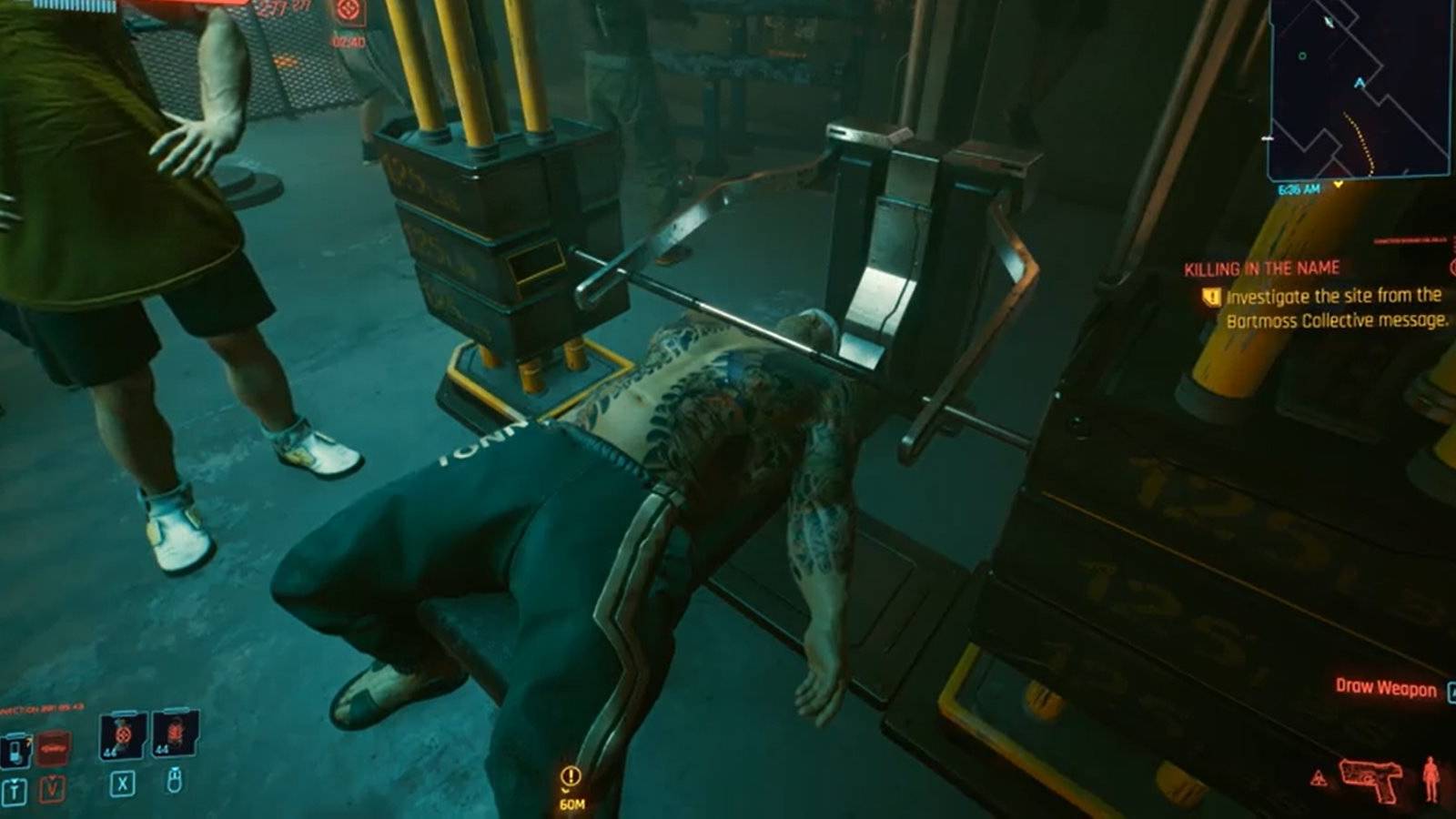The width and height of the screenshot is (1456, 819).
Task: Click the Draw Weapon prompt
Action: [1386, 688]
